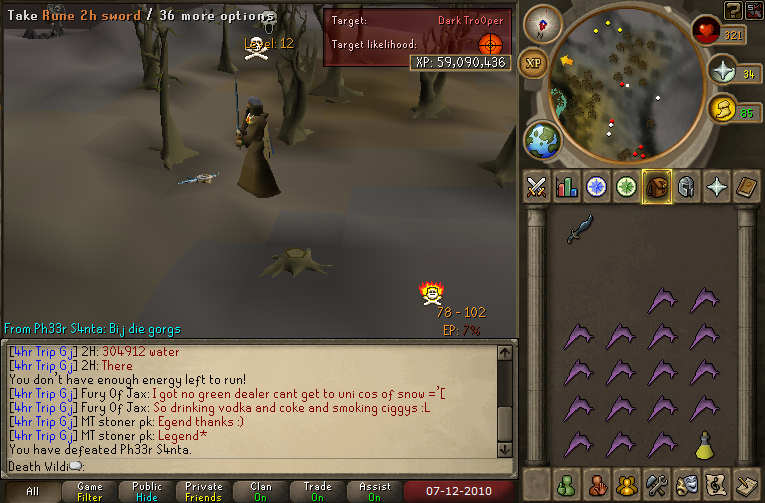The image size is (765, 503).
Task: Open the magic spellbook tab
Action: pyautogui.click(x=746, y=187)
